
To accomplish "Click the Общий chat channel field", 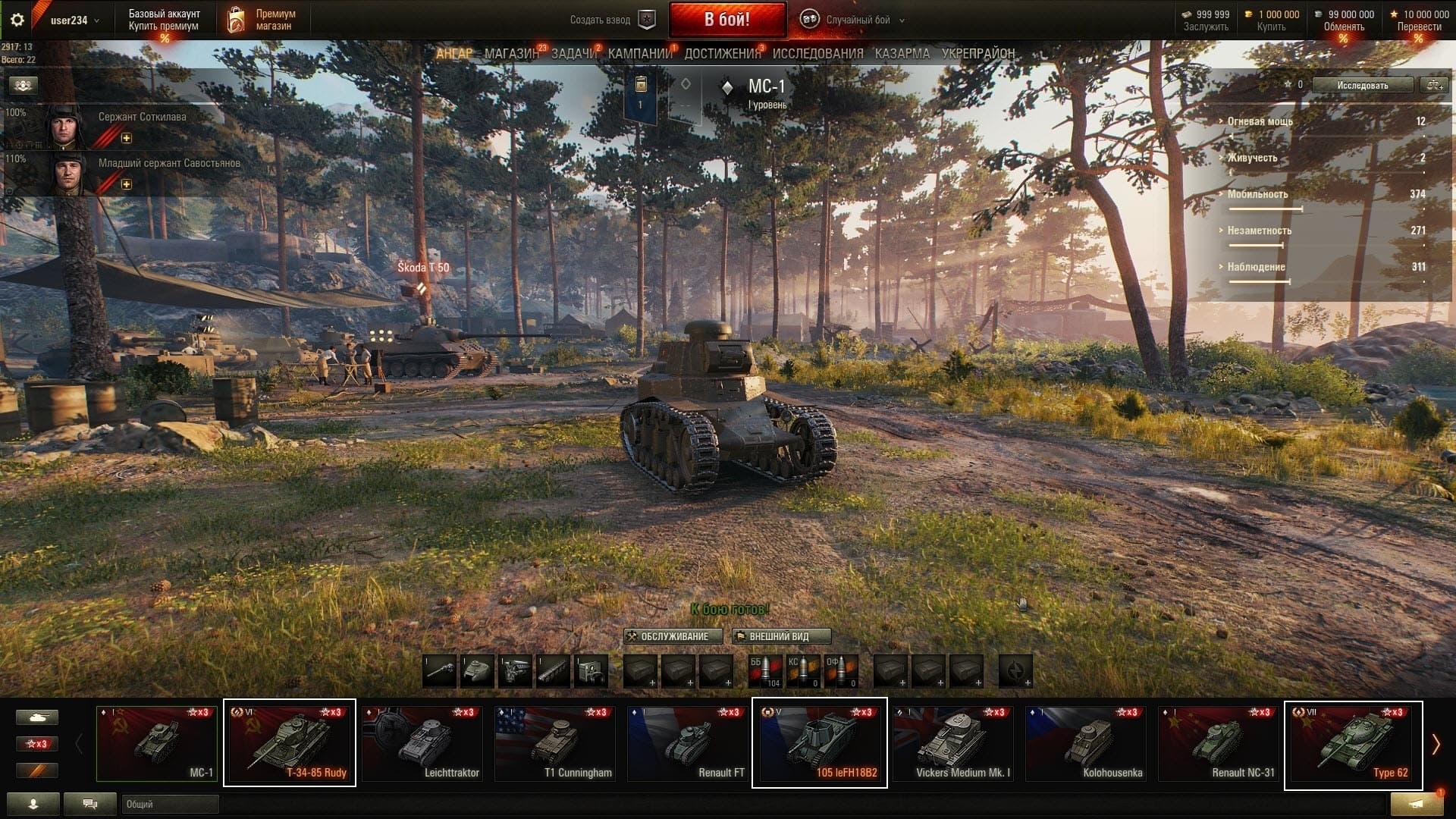I will [x=170, y=804].
